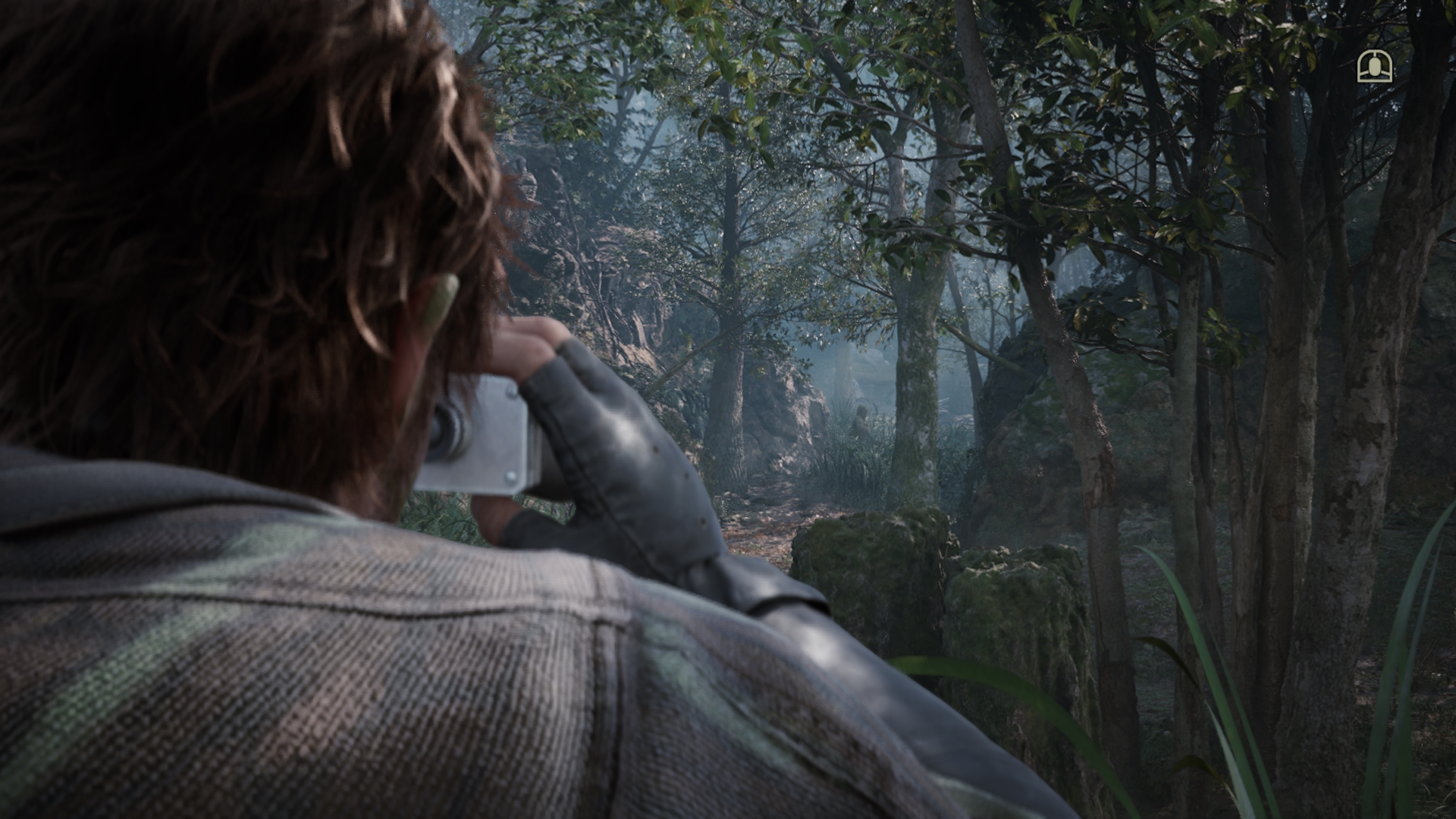Click the arched emblem icon in the corner
Image resolution: width=1456 pixels, height=819 pixels.
pyautogui.click(x=1374, y=67)
